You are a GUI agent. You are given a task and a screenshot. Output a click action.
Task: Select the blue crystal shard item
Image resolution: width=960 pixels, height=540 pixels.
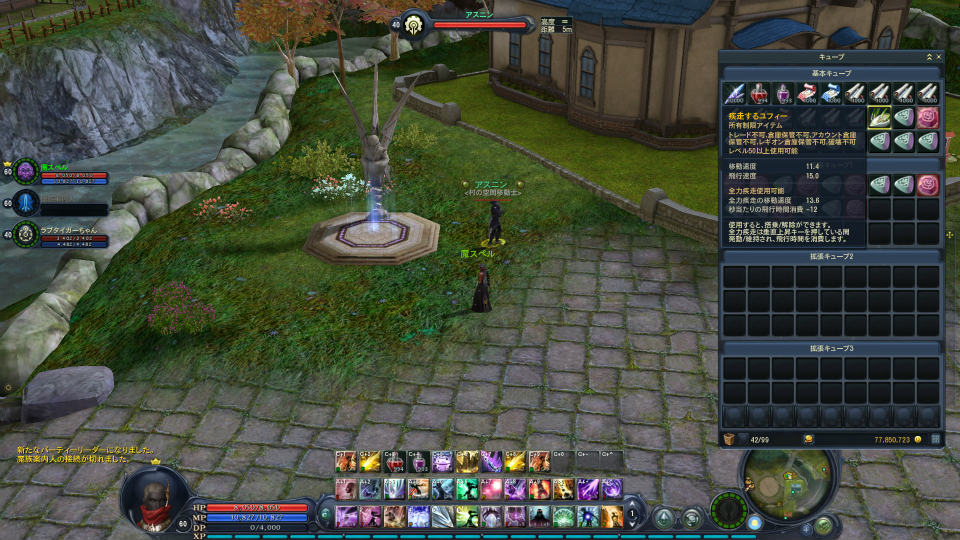pyautogui.click(x=734, y=95)
